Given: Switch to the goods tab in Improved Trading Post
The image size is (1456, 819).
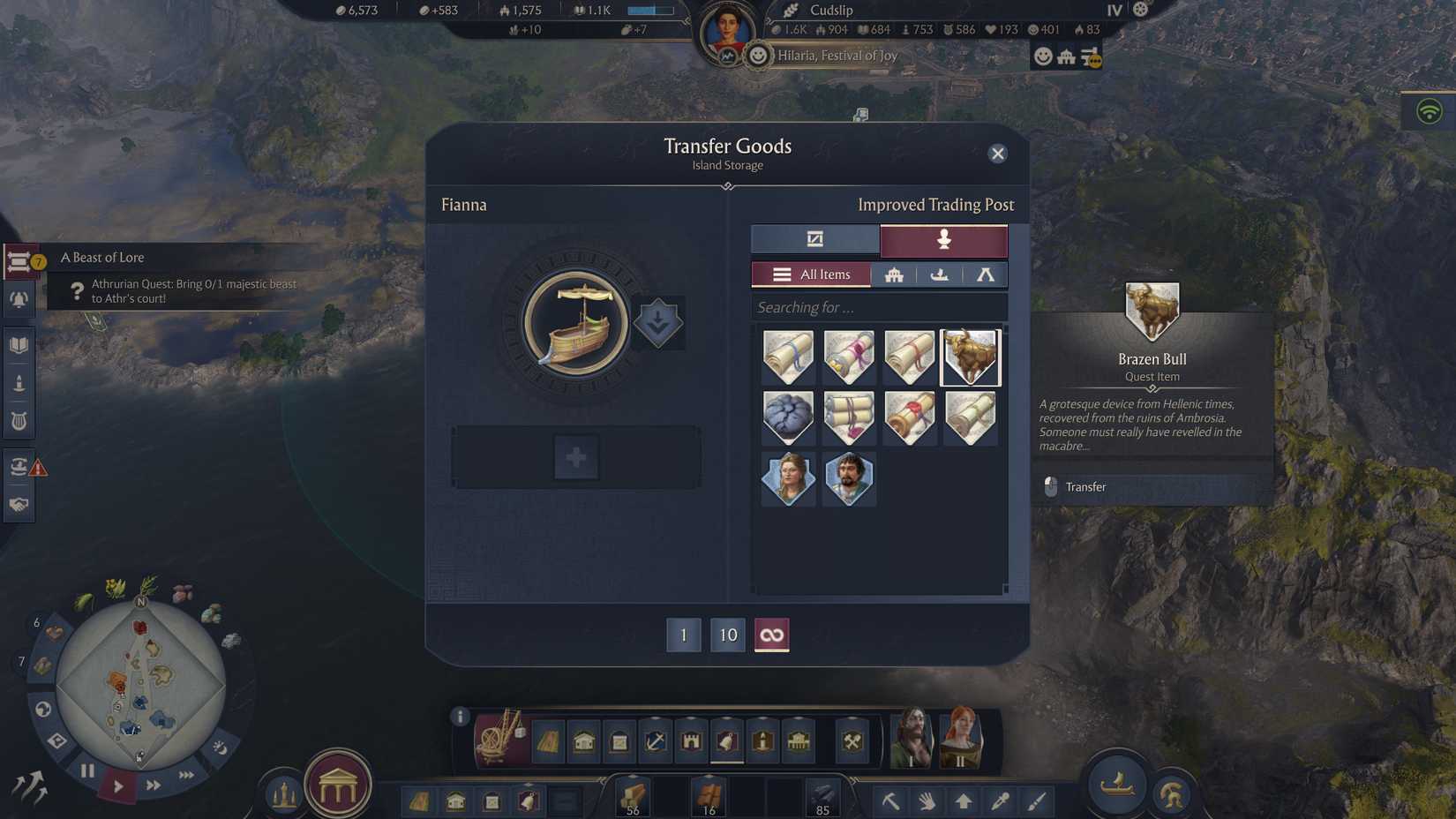Looking at the screenshot, I should coord(814,239).
